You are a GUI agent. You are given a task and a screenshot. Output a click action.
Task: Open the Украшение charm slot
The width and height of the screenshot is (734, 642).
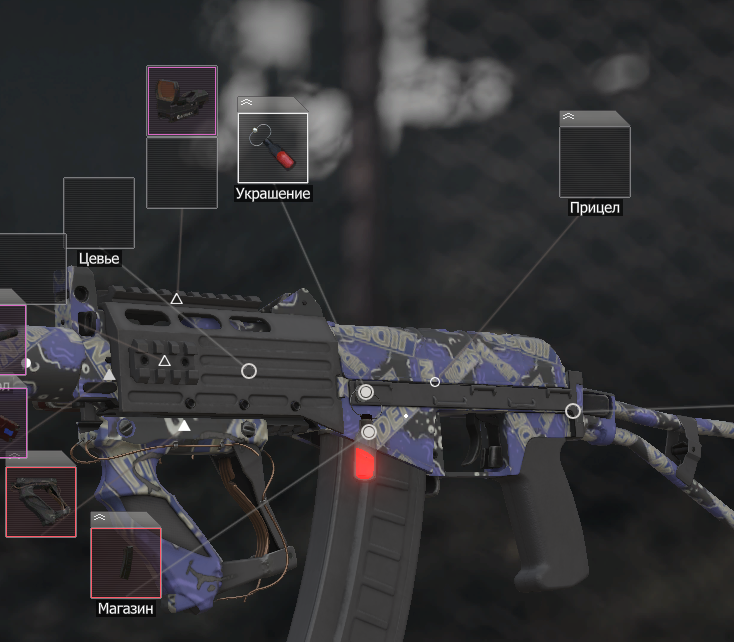click(272, 148)
